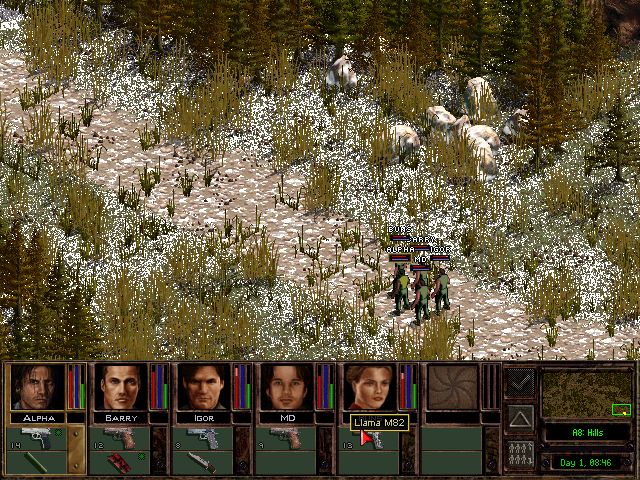
Task: Select Alpha's mercenary portrait
Action: [x=36, y=387]
